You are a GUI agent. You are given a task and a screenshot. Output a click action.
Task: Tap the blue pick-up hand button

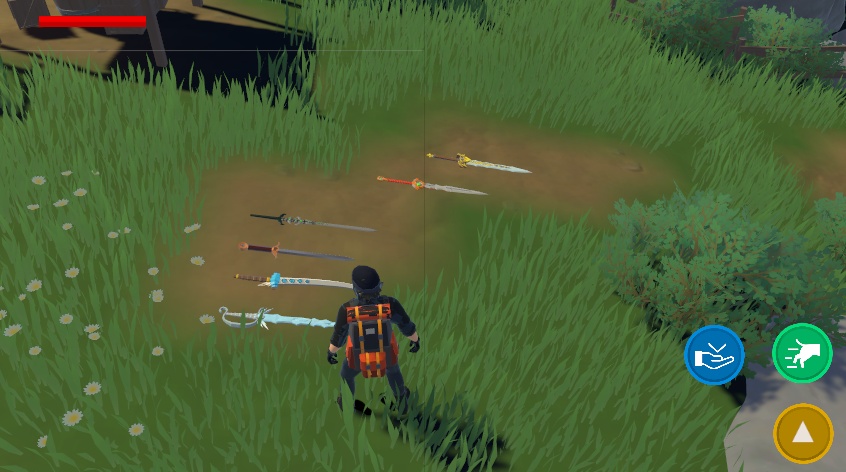tap(714, 355)
